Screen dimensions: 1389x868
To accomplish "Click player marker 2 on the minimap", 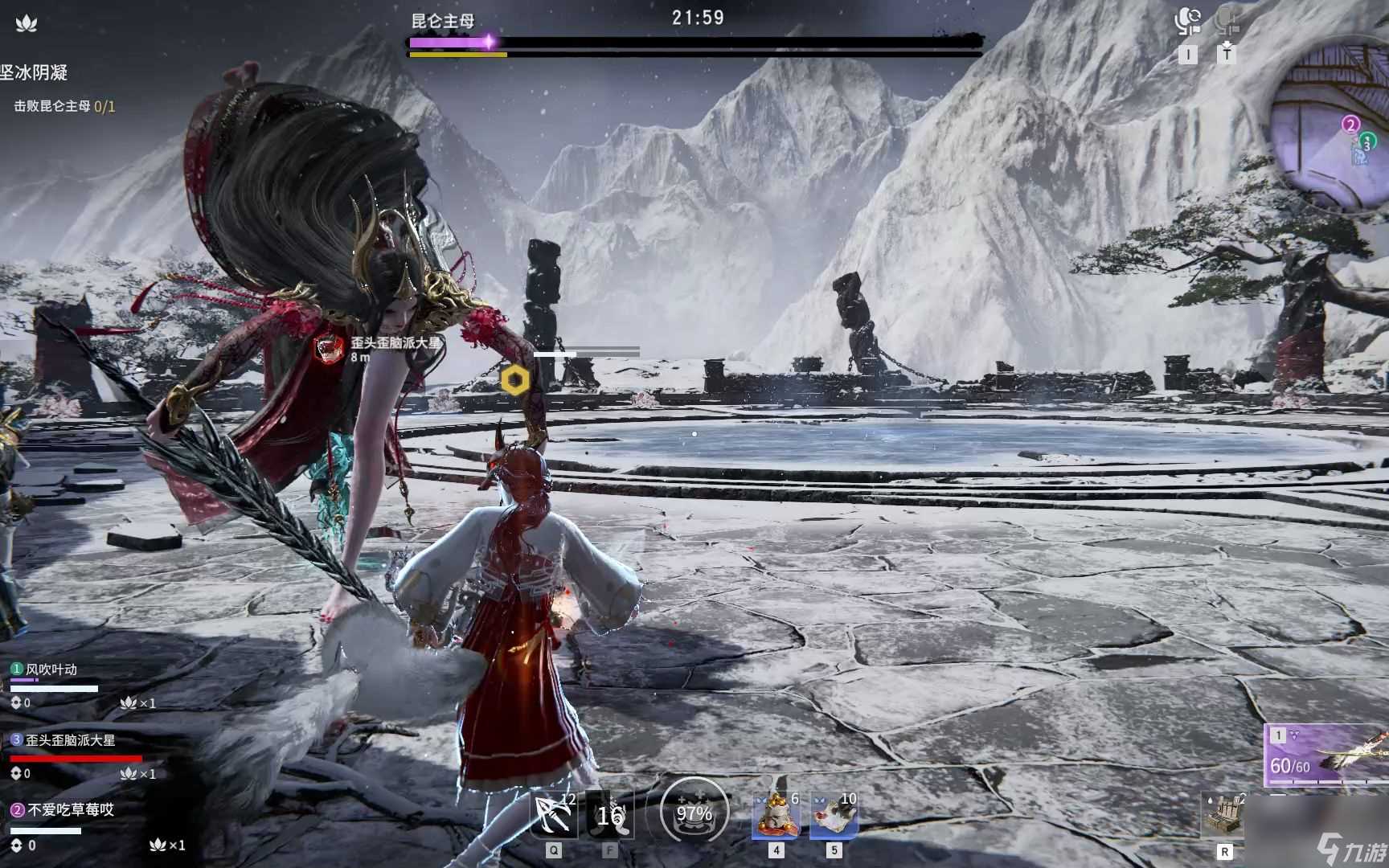I will [x=1352, y=125].
